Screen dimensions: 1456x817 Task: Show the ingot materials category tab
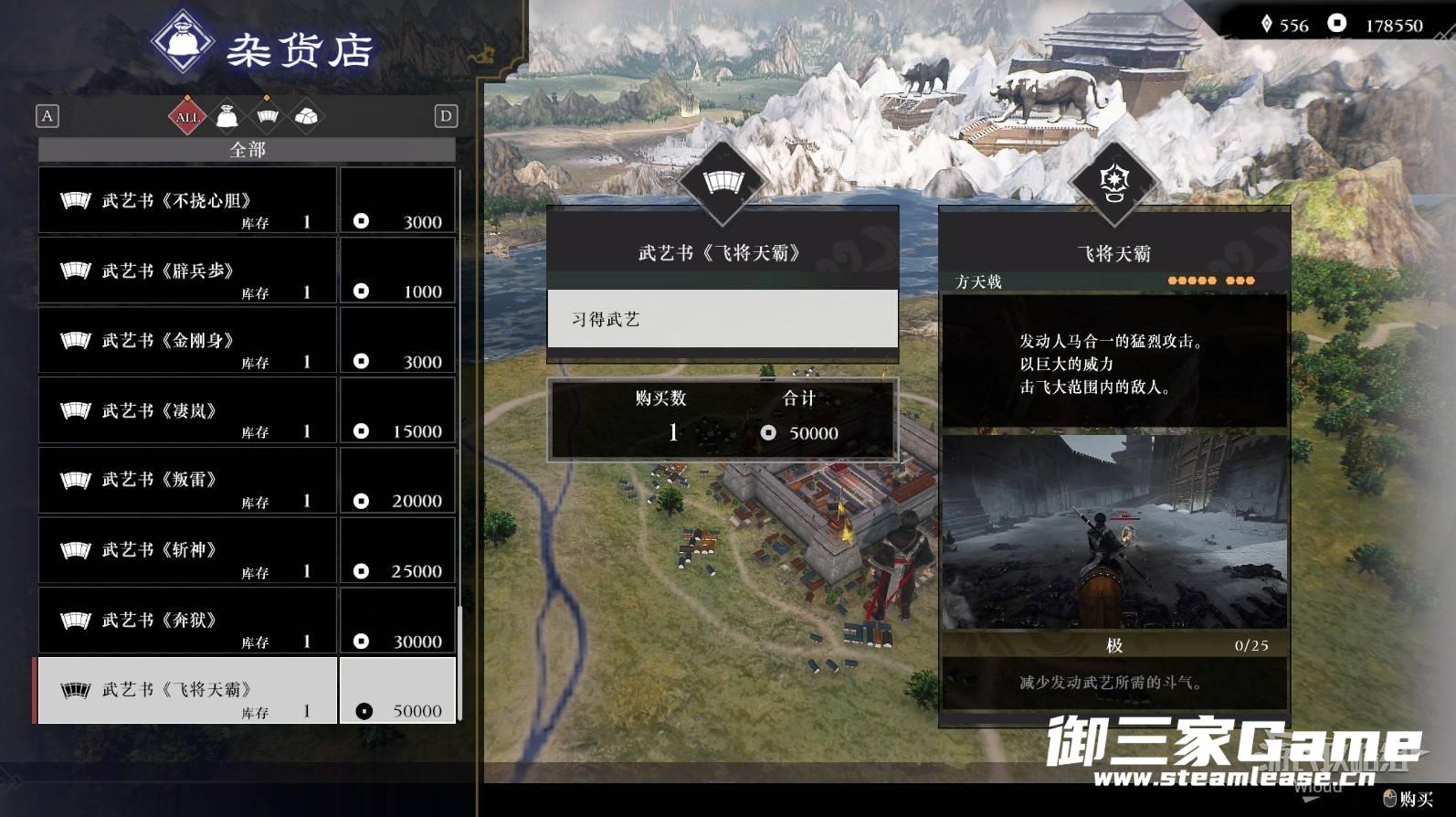pyautogui.click(x=306, y=117)
